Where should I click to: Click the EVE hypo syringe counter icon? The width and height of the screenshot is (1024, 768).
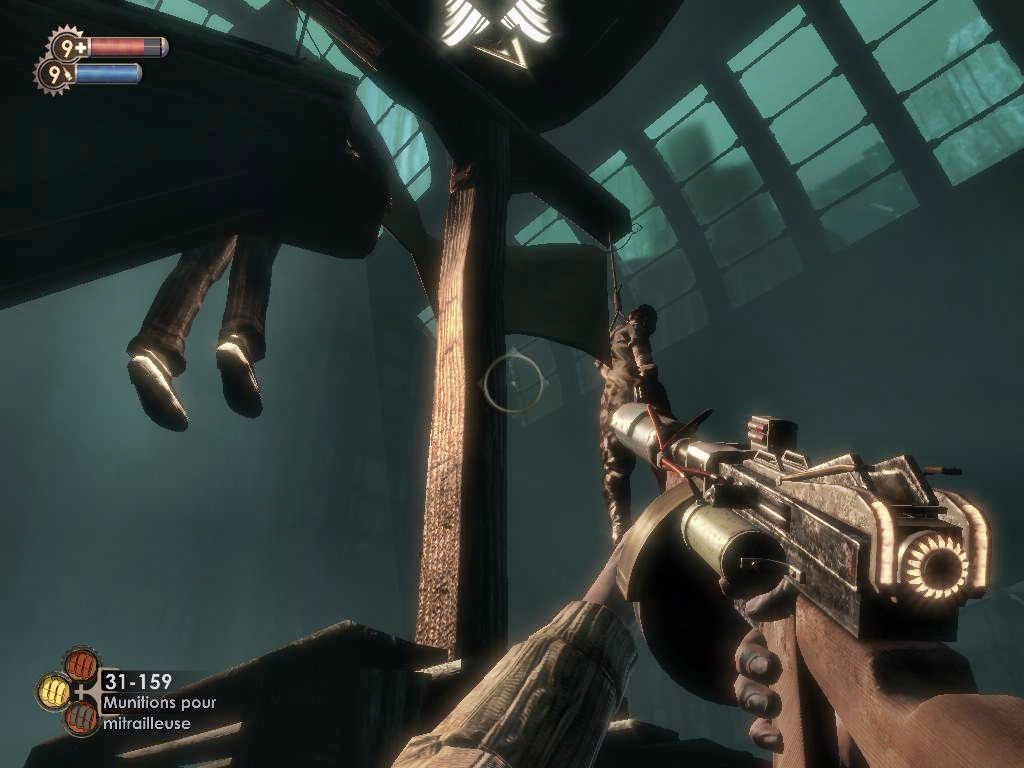point(50,72)
